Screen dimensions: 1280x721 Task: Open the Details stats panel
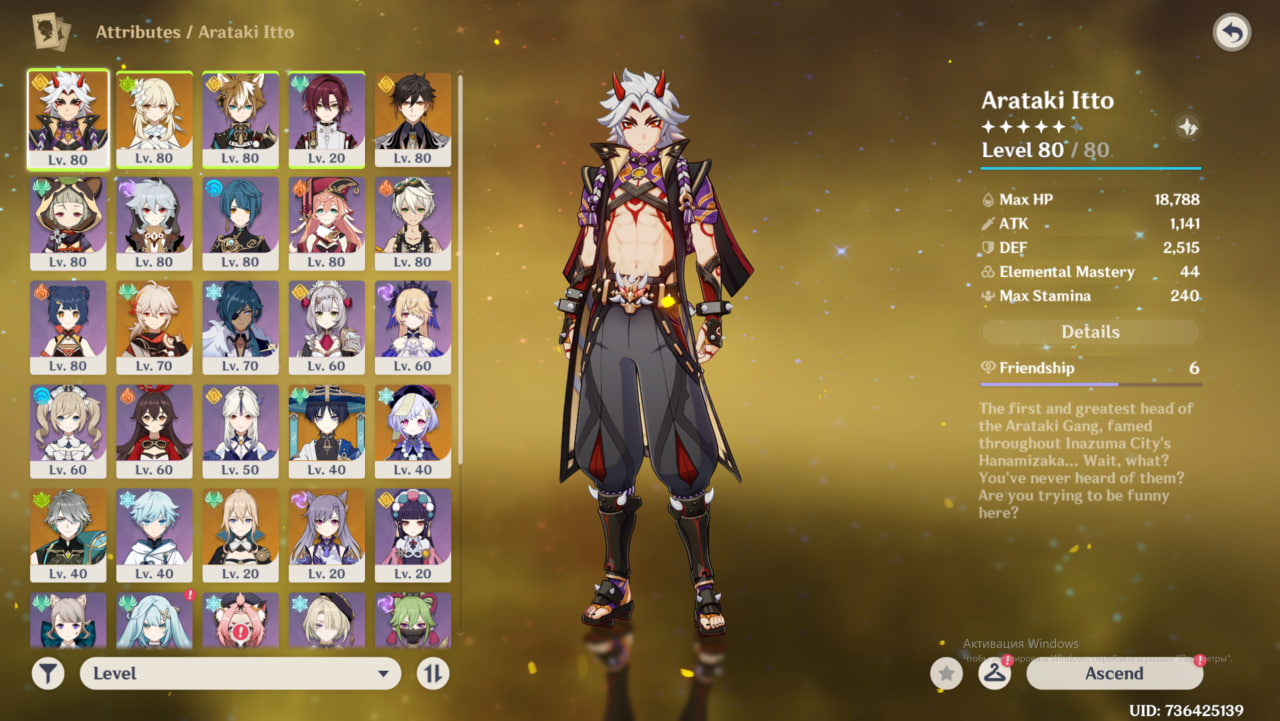(1090, 332)
